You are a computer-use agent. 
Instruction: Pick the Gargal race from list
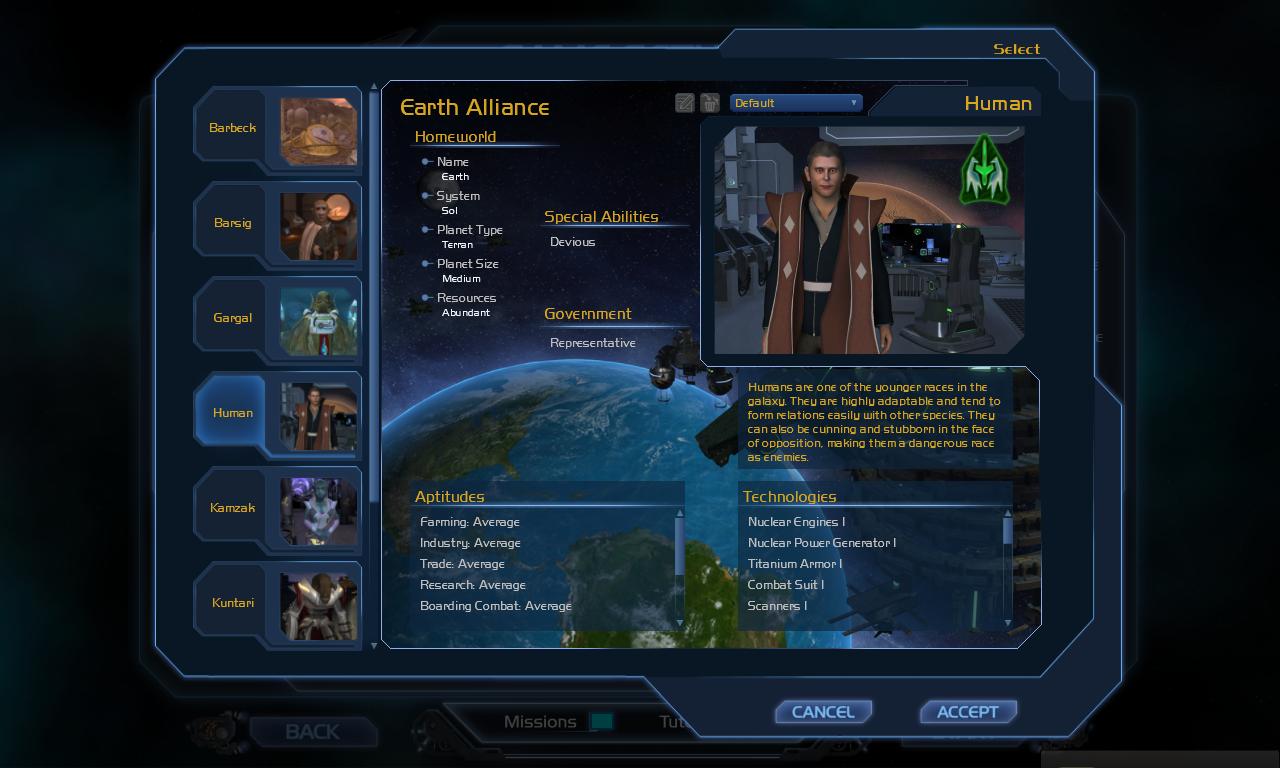click(x=276, y=318)
